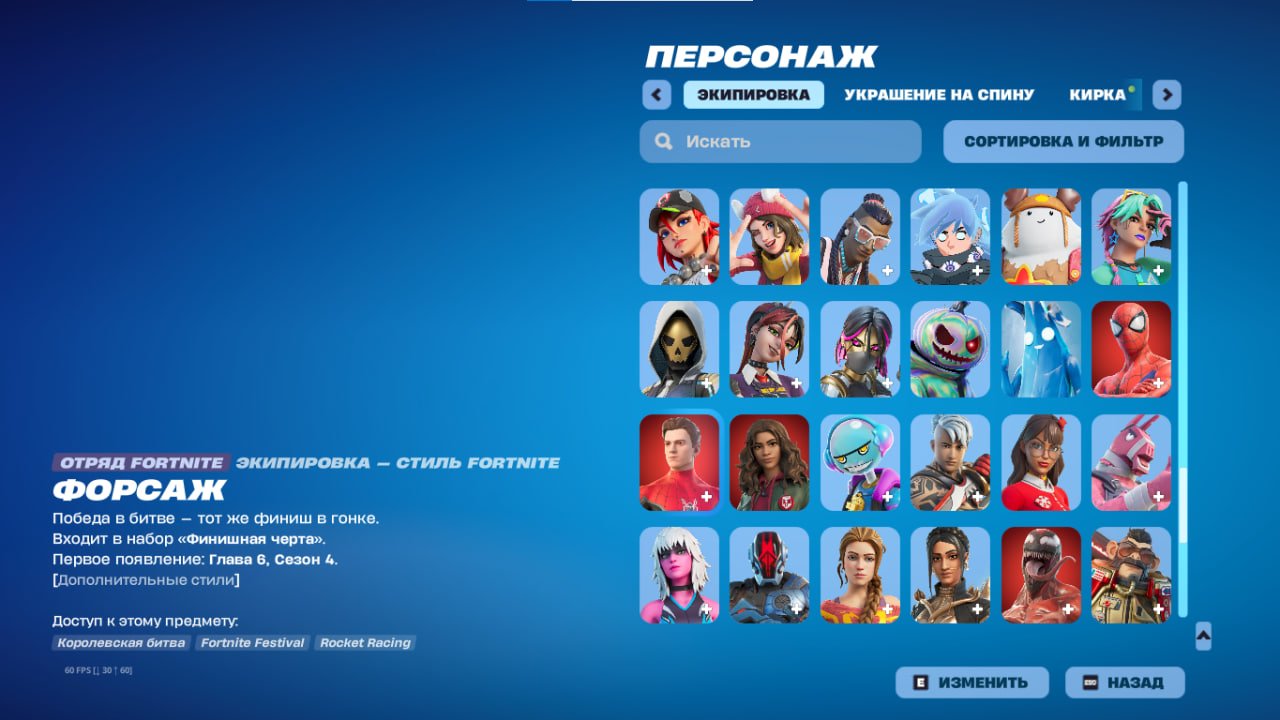The width and height of the screenshot is (1280, 720).
Task: Click the magnifier icon in the search bar
Action: pyautogui.click(x=663, y=141)
